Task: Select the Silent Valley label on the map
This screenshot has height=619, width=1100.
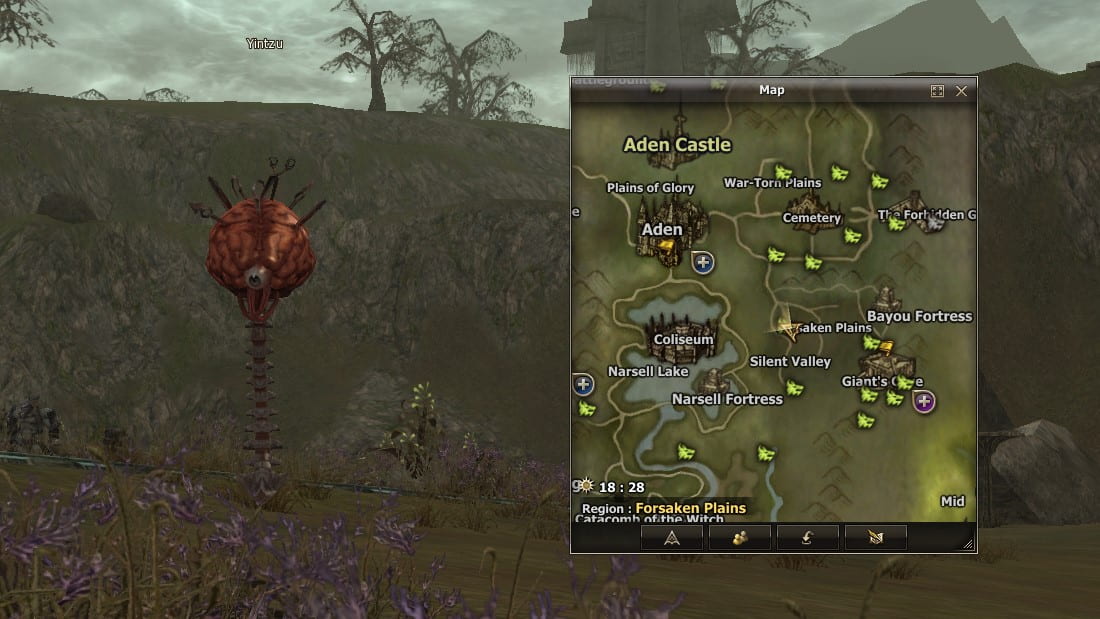Action: coord(790,361)
